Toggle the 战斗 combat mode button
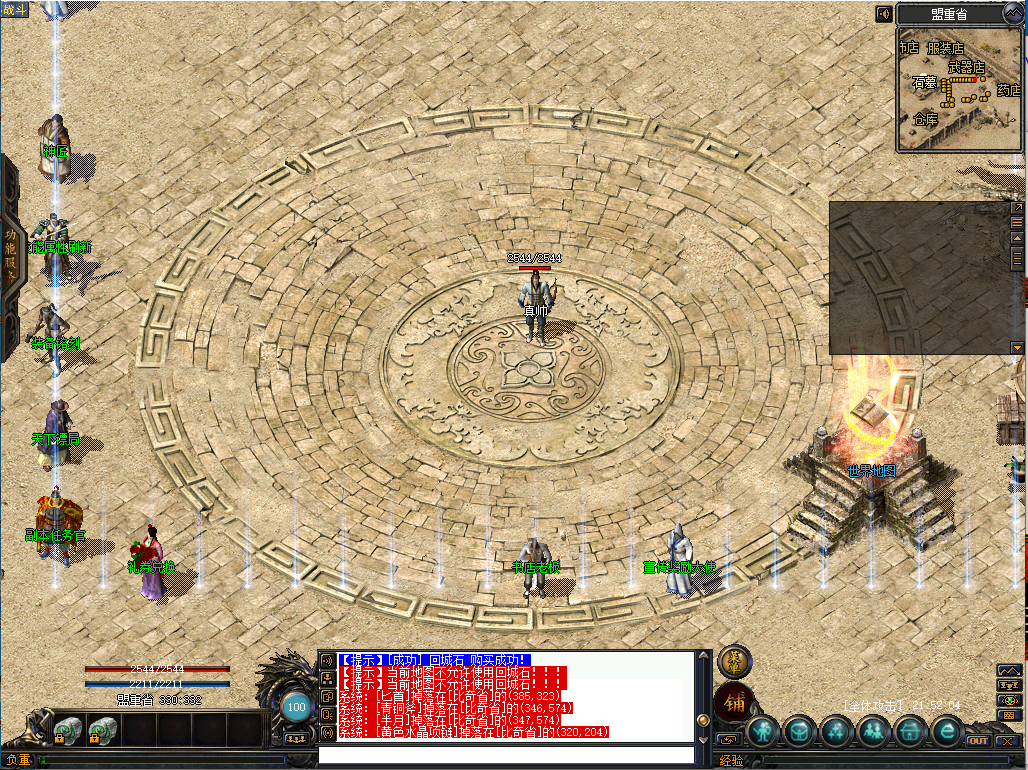The image size is (1028, 770). click(x=17, y=9)
